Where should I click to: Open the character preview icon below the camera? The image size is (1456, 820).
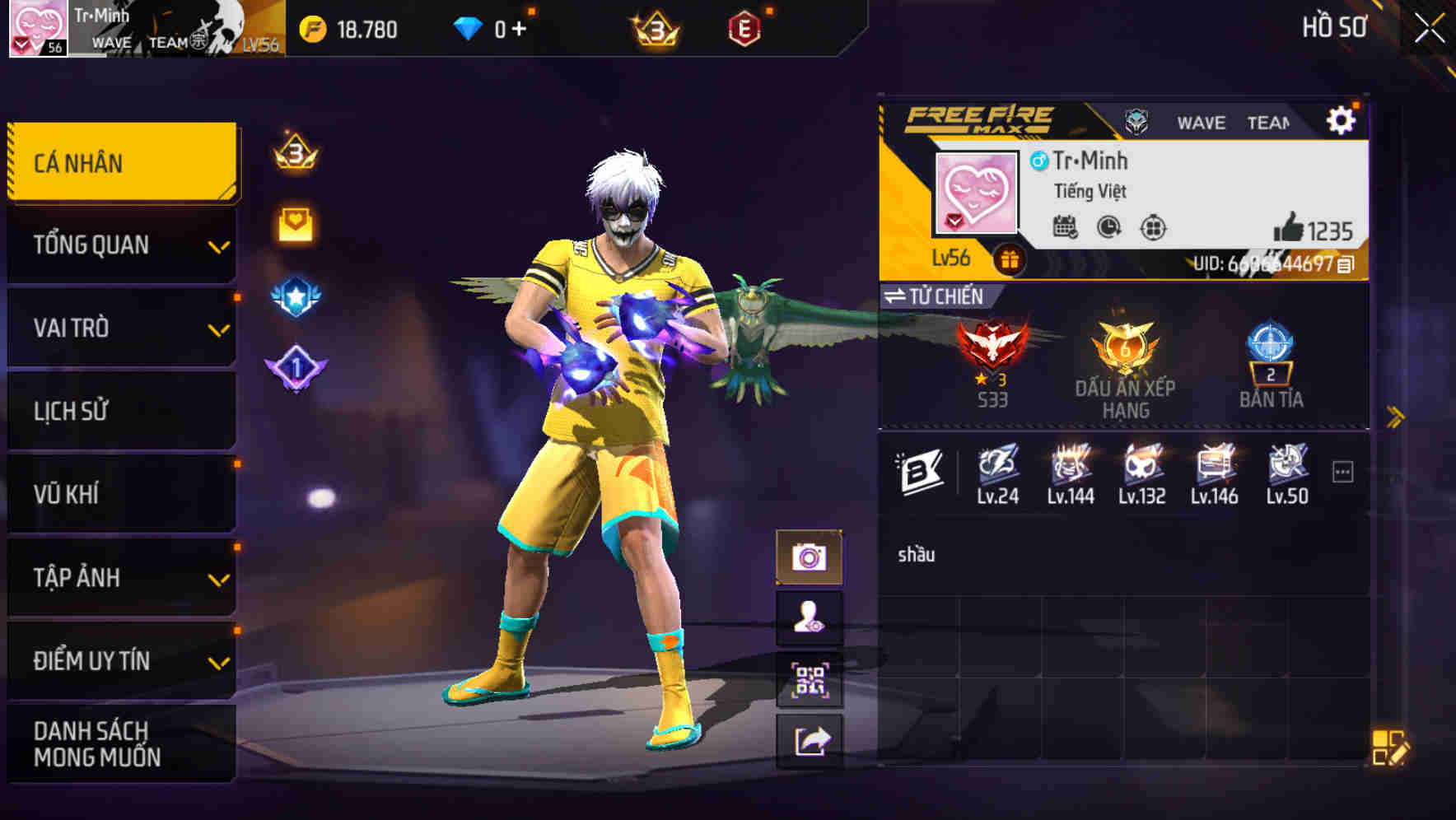click(812, 618)
